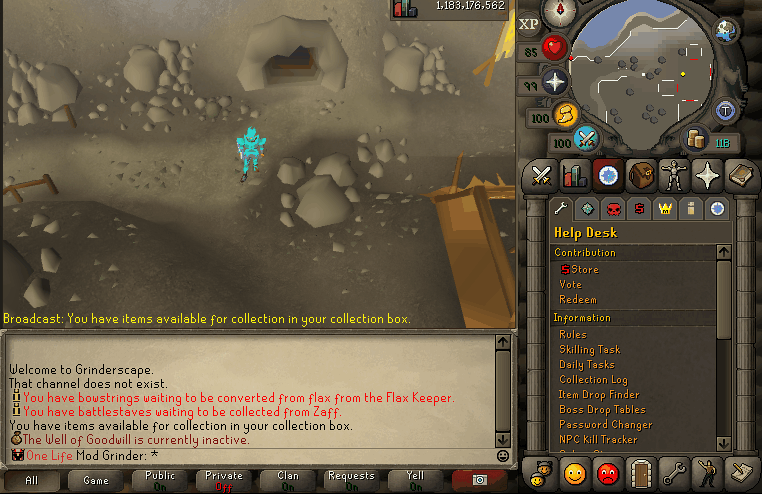Choose Redeem under Contribution
The image size is (762, 494).
[x=577, y=299]
